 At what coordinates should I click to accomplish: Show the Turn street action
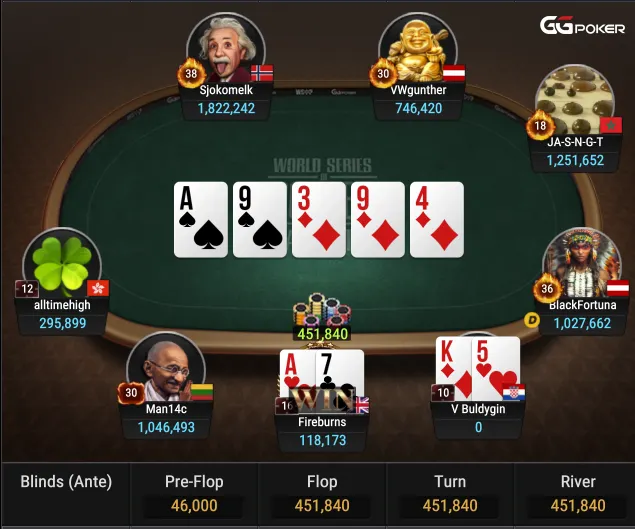[450, 494]
